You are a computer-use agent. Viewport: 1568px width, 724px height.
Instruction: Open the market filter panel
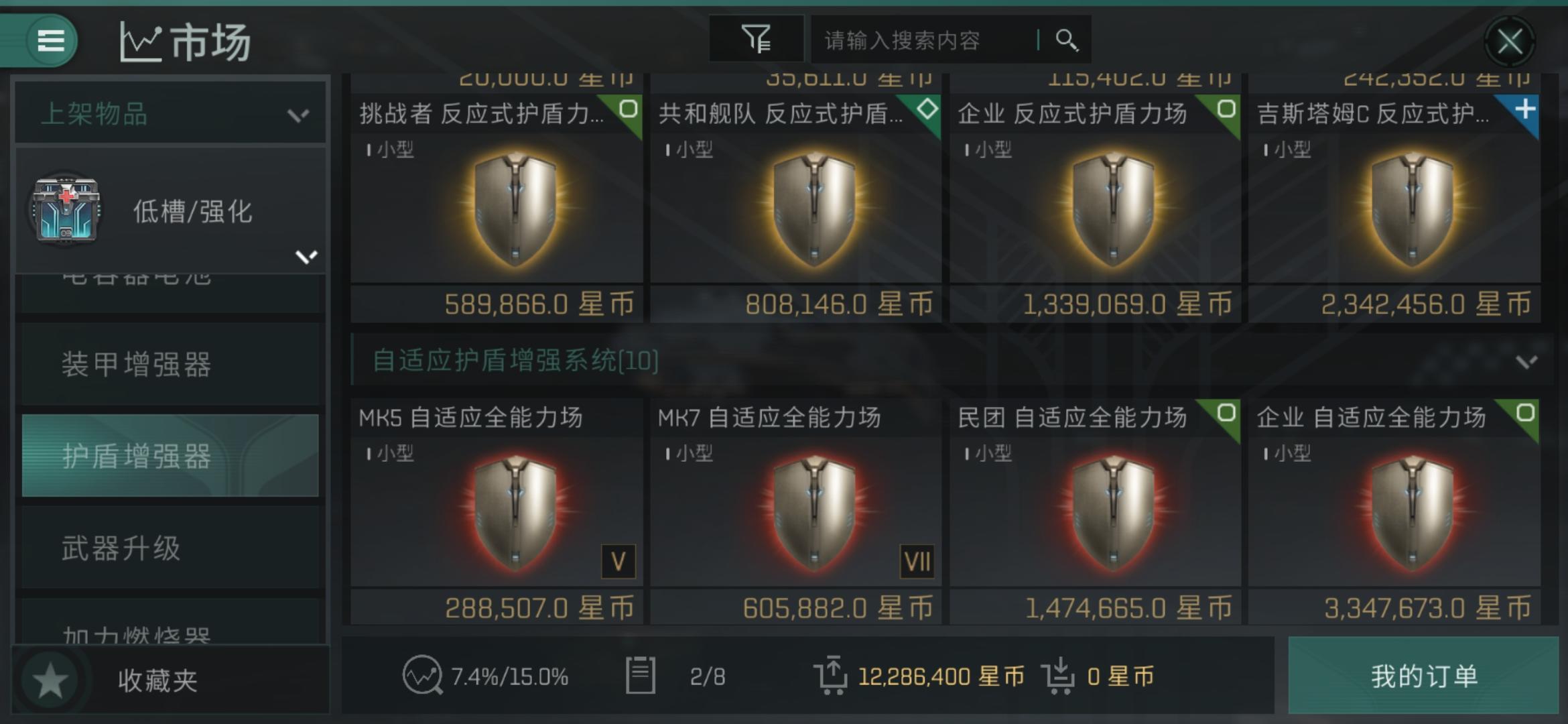click(756, 39)
